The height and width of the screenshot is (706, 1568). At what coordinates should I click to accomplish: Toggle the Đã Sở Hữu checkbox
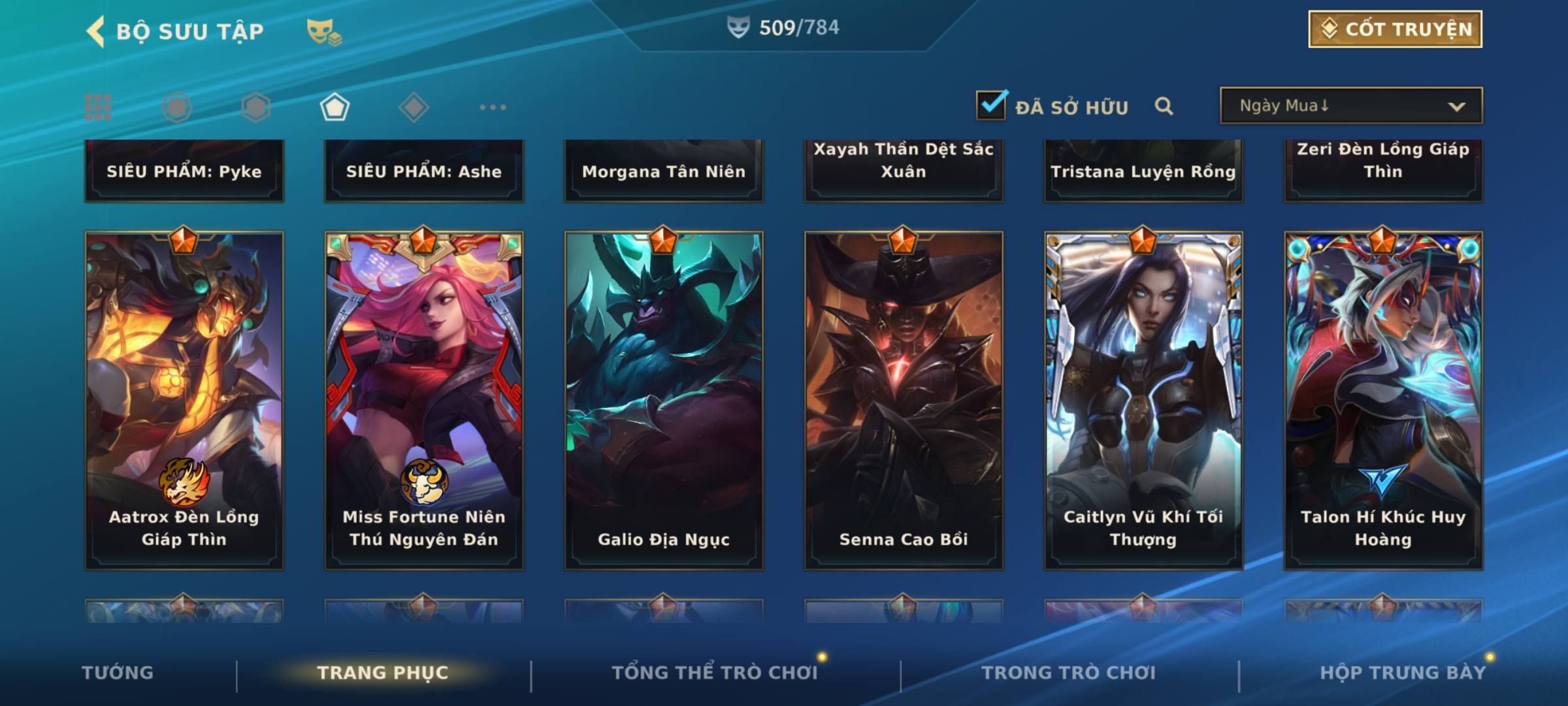[991, 105]
